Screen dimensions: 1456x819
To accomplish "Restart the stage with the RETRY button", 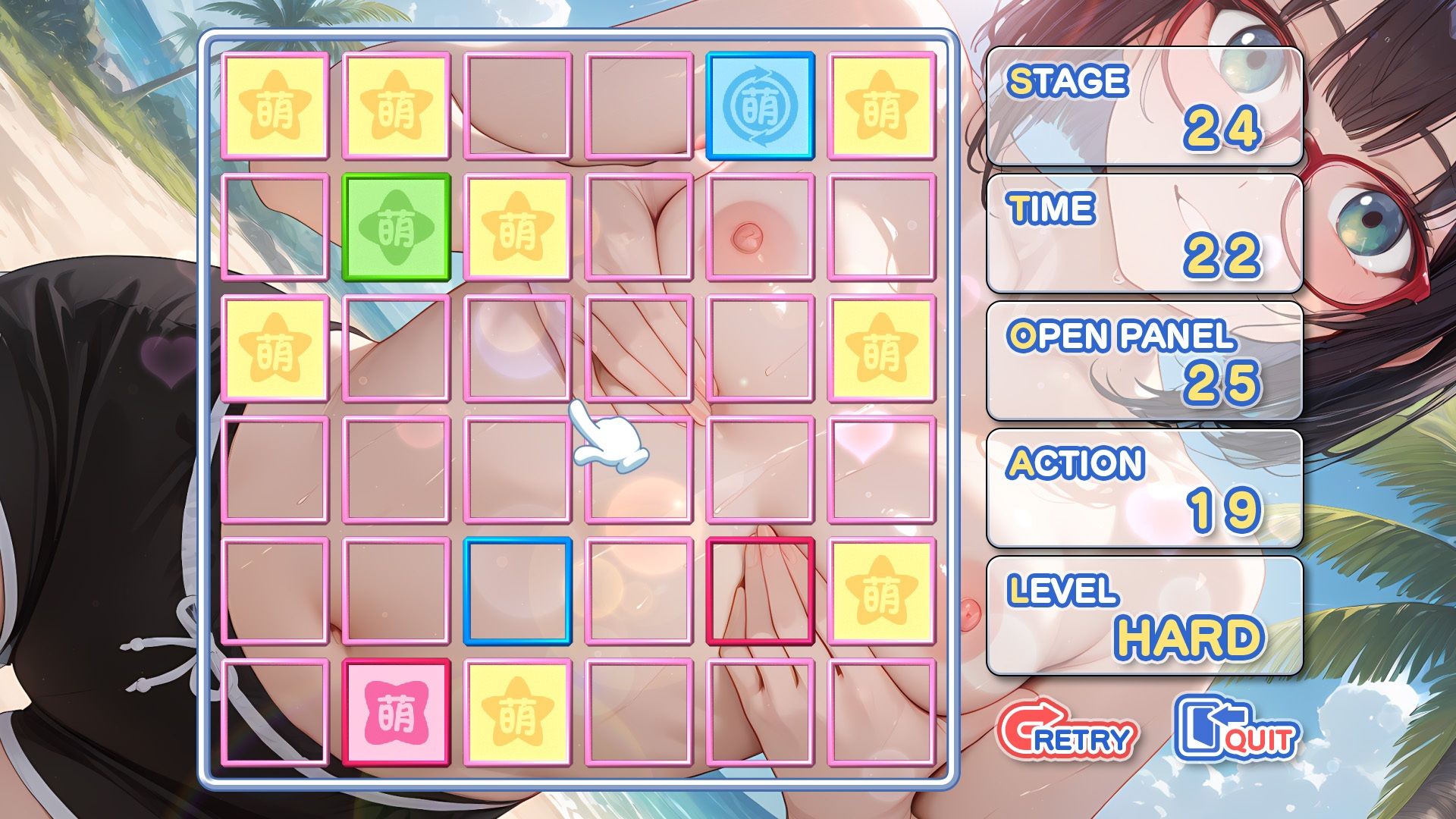I will pyautogui.click(x=1067, y=731).
